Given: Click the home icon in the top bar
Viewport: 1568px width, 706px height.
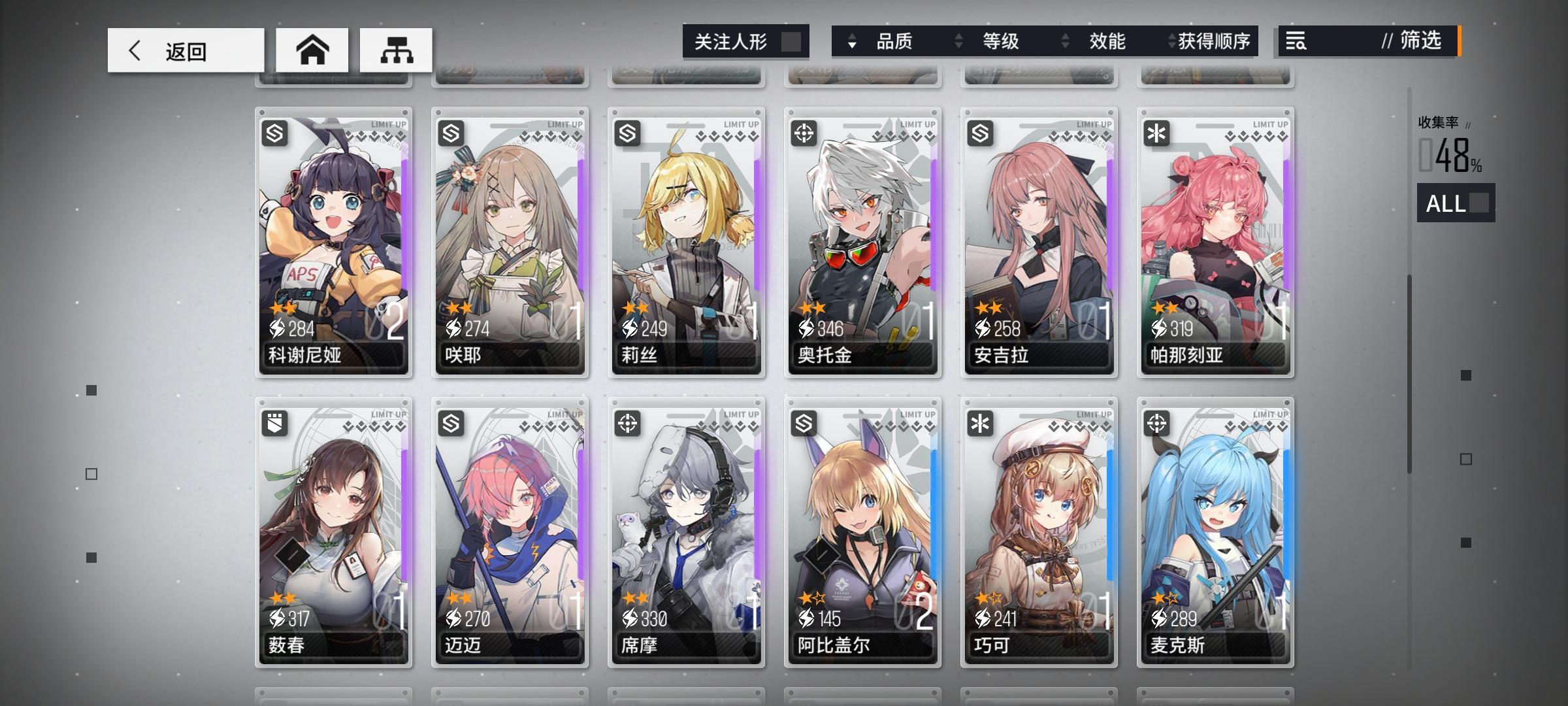Looking at the screenshot, I should (x=314, y=49).
